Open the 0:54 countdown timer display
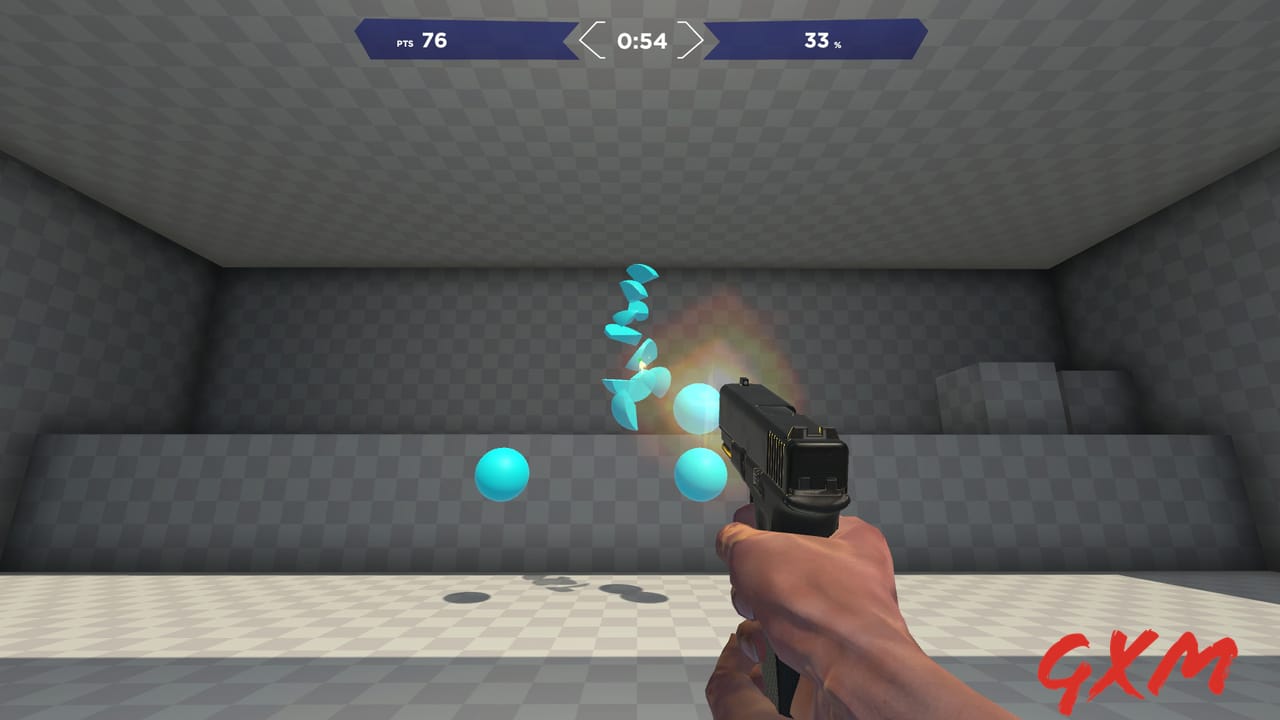 click(640, 42)
